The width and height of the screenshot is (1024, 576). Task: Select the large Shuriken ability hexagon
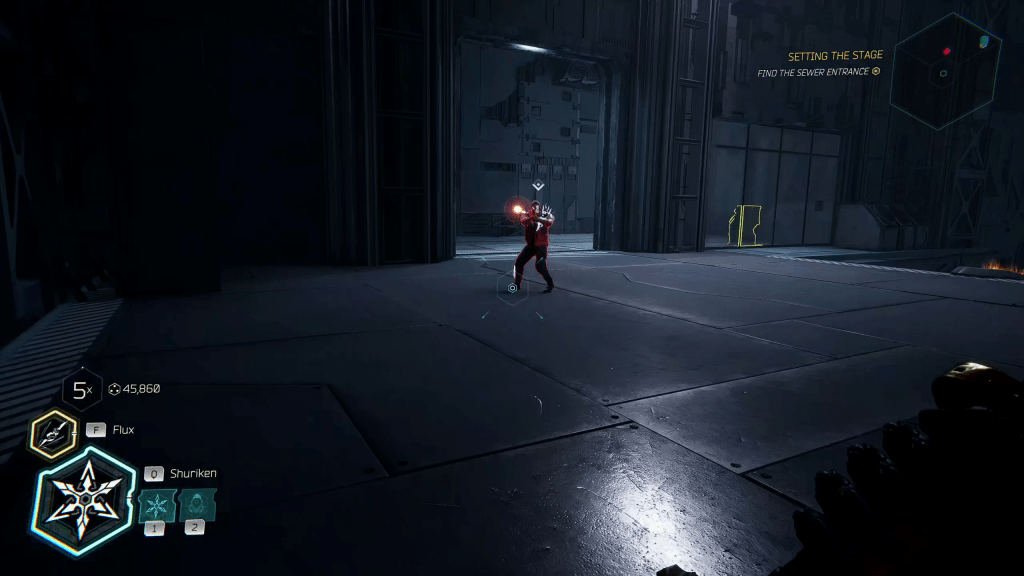[84, 501]
